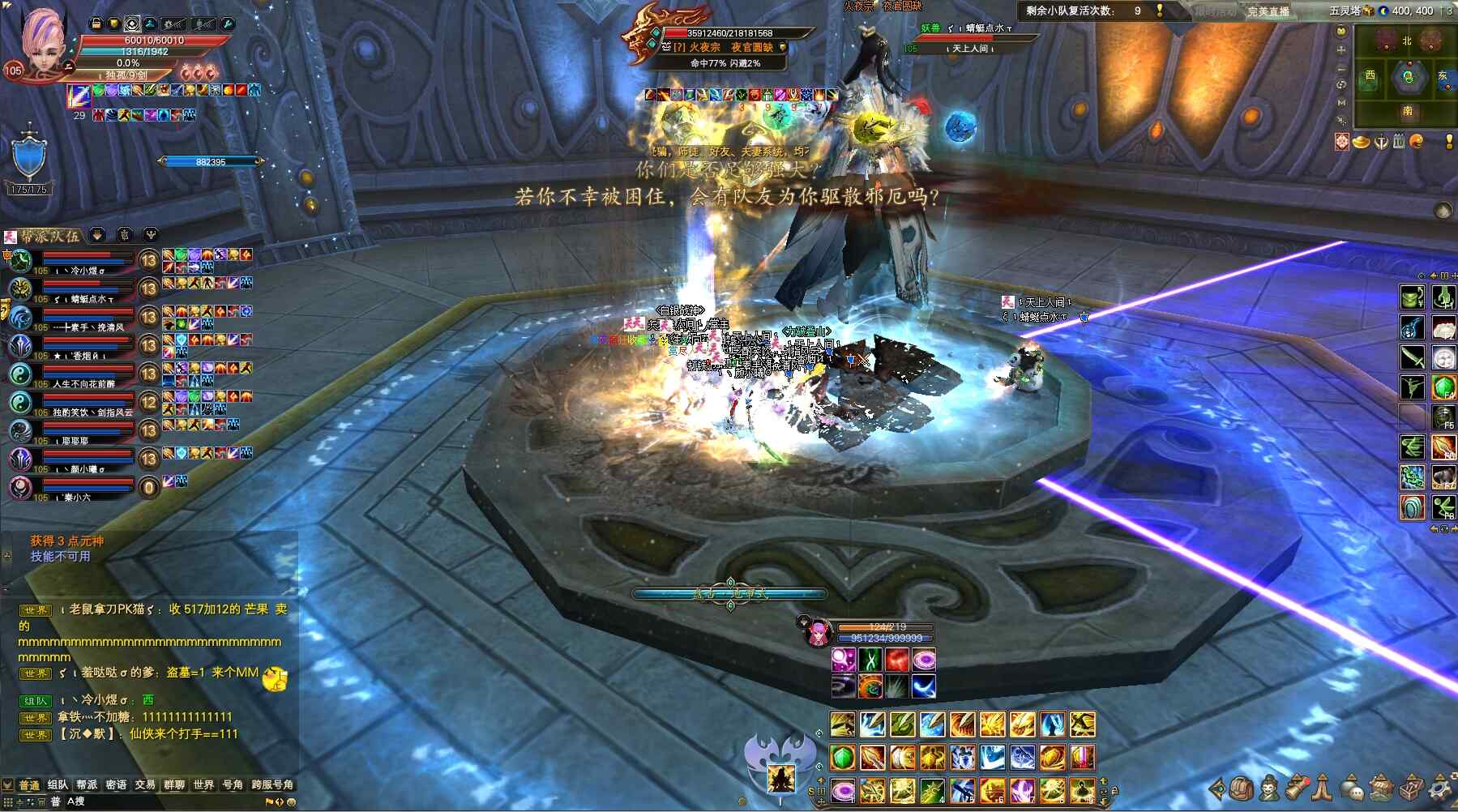The image size is (1458, 812).
Task: Open the calendar icon under the minimap
Action: [x=1399, y=143]
